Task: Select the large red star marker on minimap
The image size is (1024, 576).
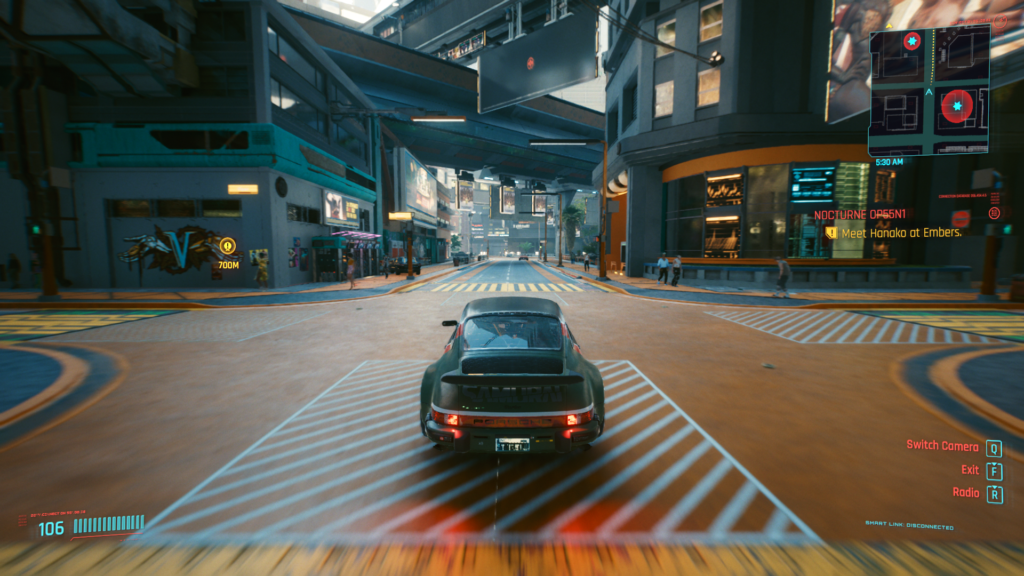Action: coord(957,105)
